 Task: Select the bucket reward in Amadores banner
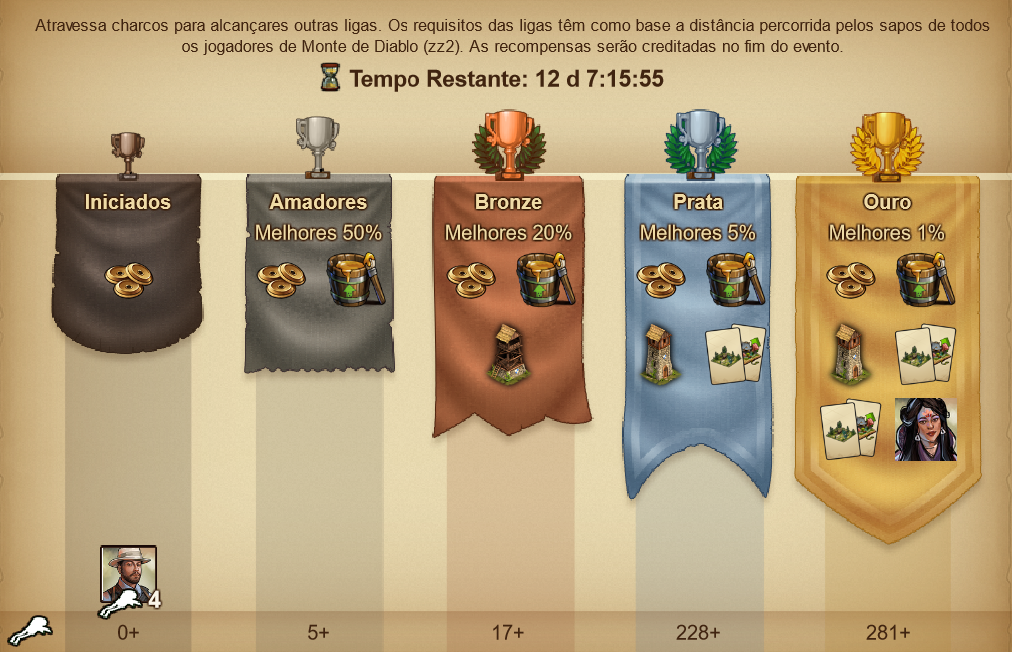click(x=351, y=279)
